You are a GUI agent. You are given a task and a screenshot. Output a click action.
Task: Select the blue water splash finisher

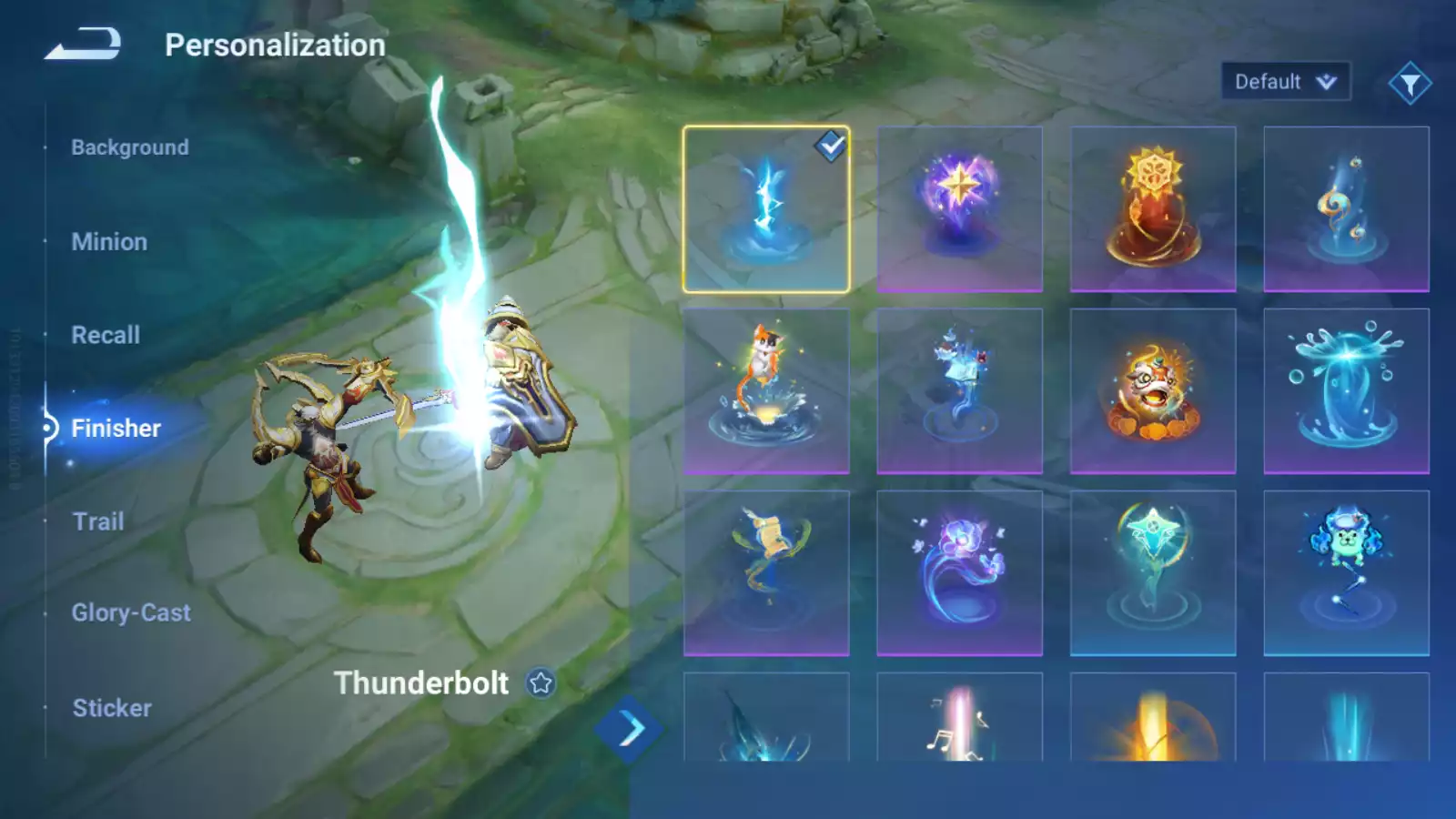(x=1346, y=391)
